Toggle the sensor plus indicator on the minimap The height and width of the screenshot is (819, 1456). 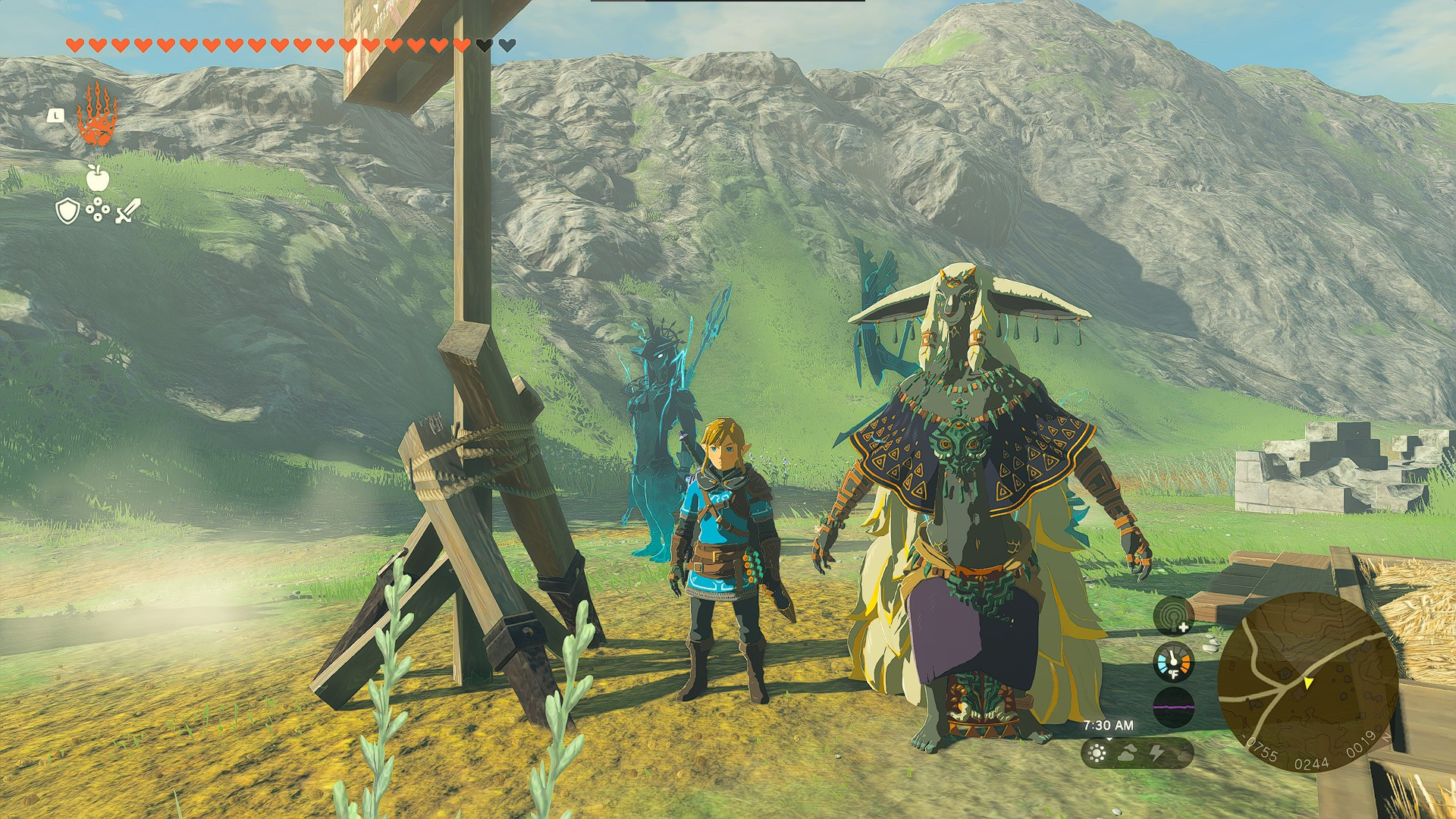(1183, 627)
